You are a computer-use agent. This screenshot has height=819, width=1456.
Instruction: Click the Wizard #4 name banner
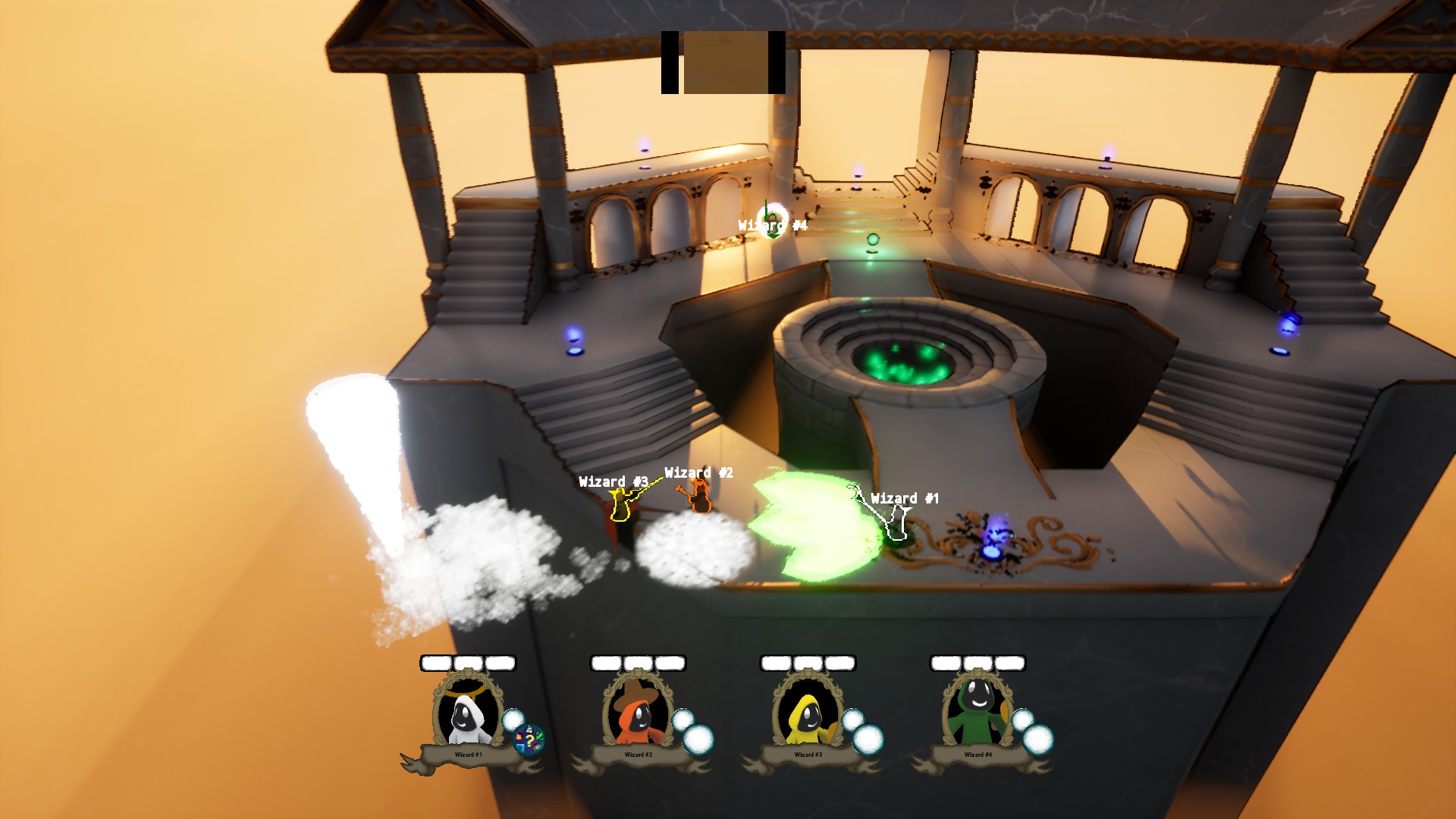[x=977, y=755]
